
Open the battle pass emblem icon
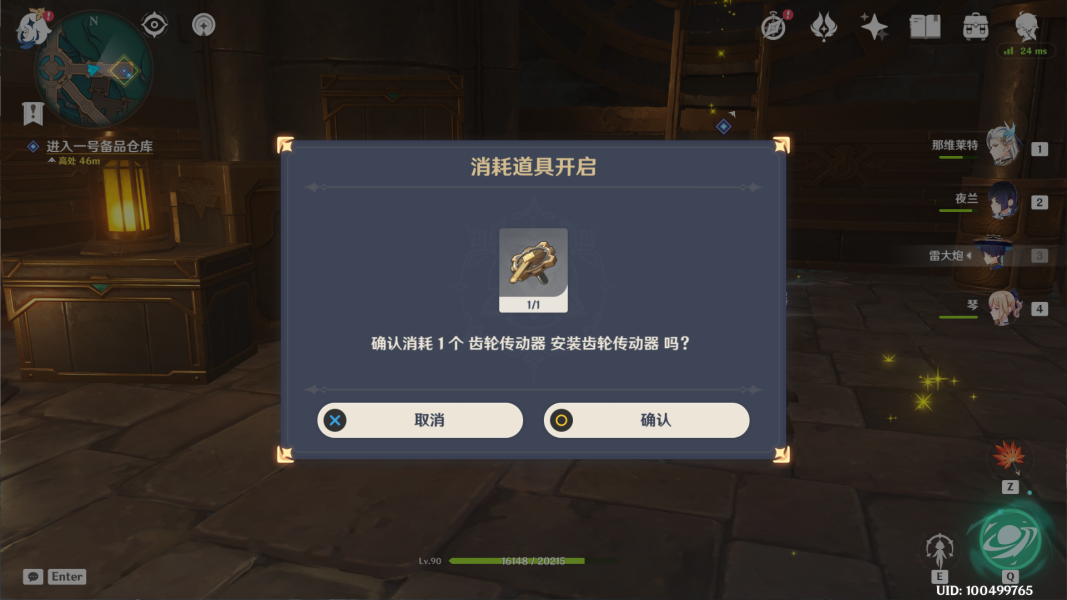pos(823,27)
